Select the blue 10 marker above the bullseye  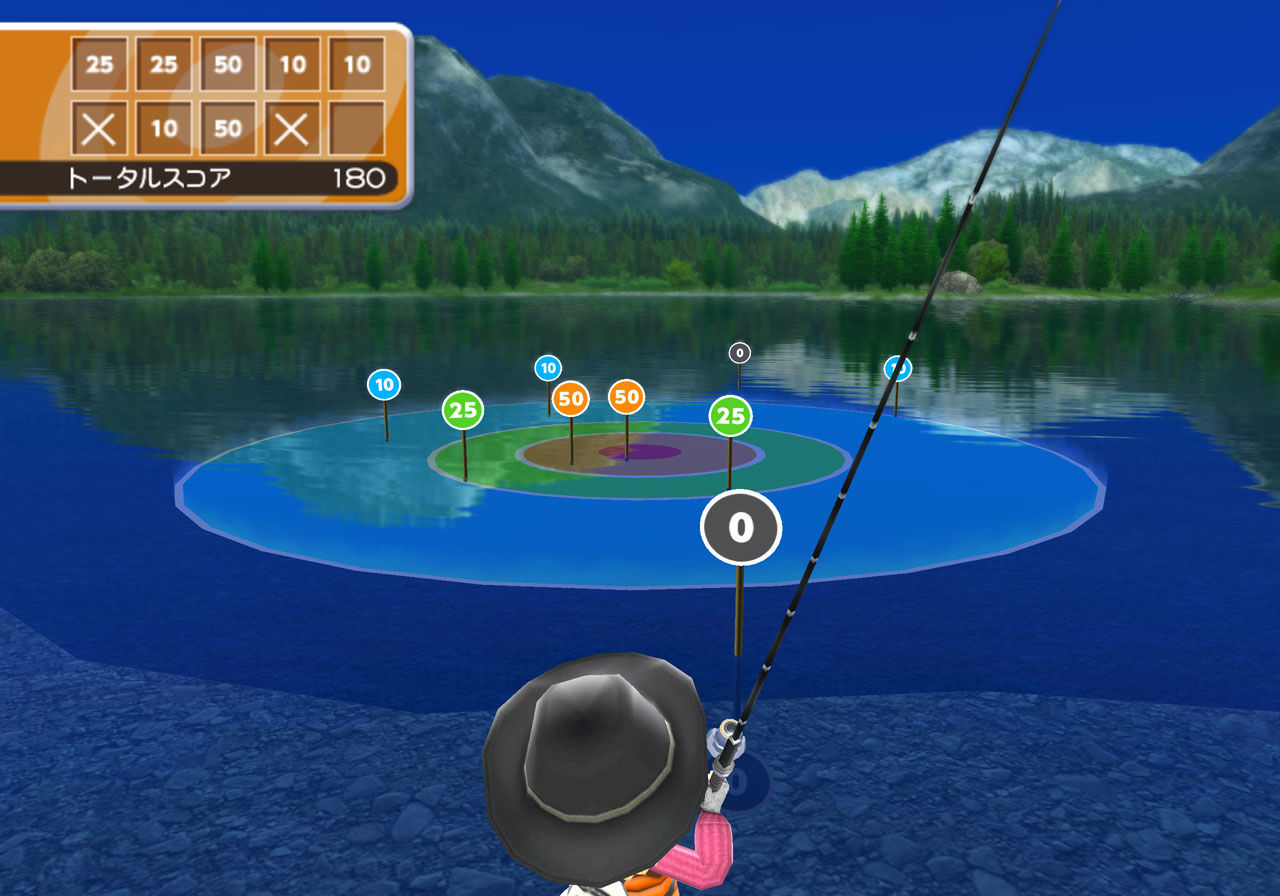tap(547, 367)
